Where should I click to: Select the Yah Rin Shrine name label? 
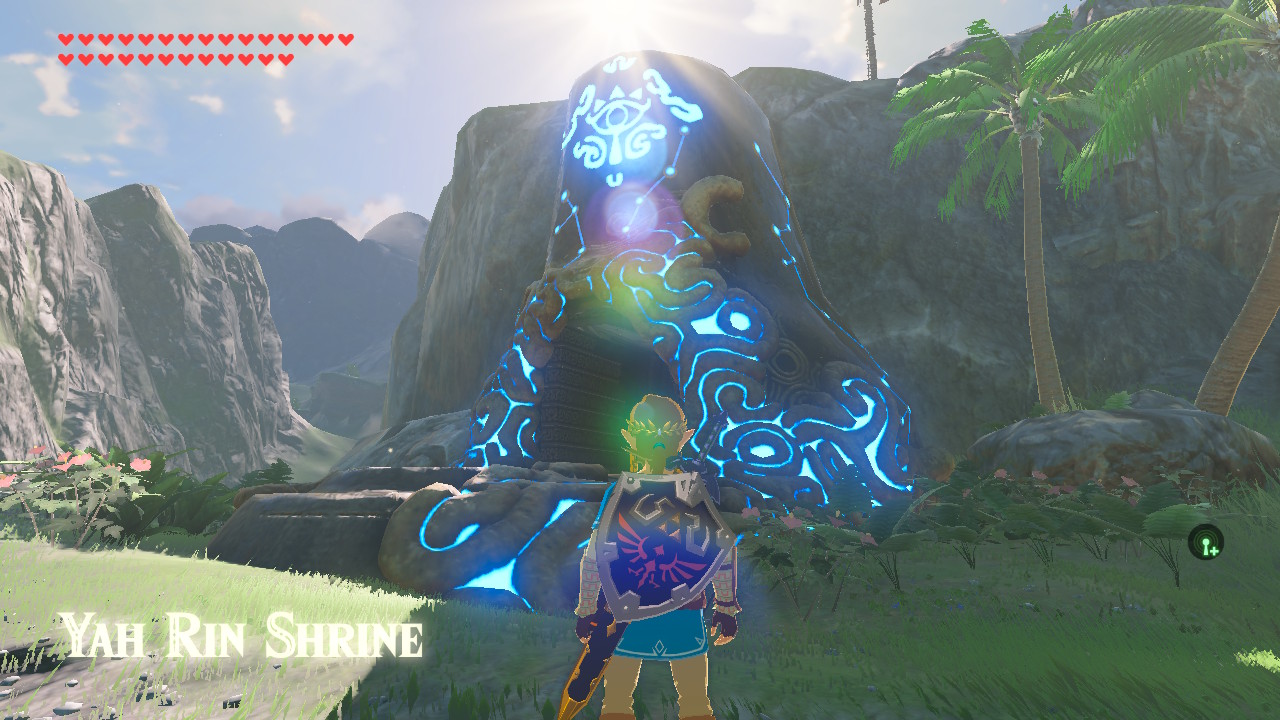click(240, 632)
